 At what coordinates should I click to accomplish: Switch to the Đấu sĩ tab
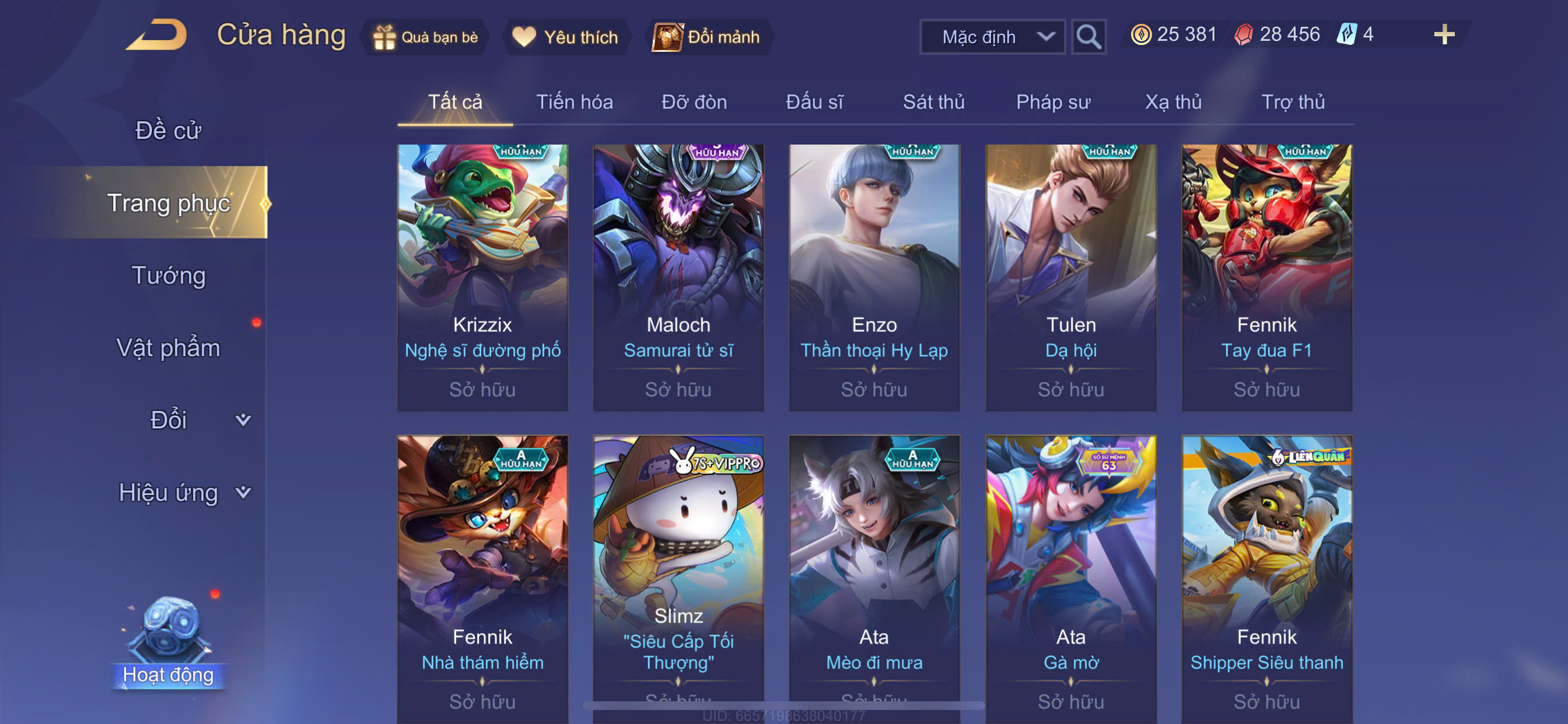click(x=814, y=102)
